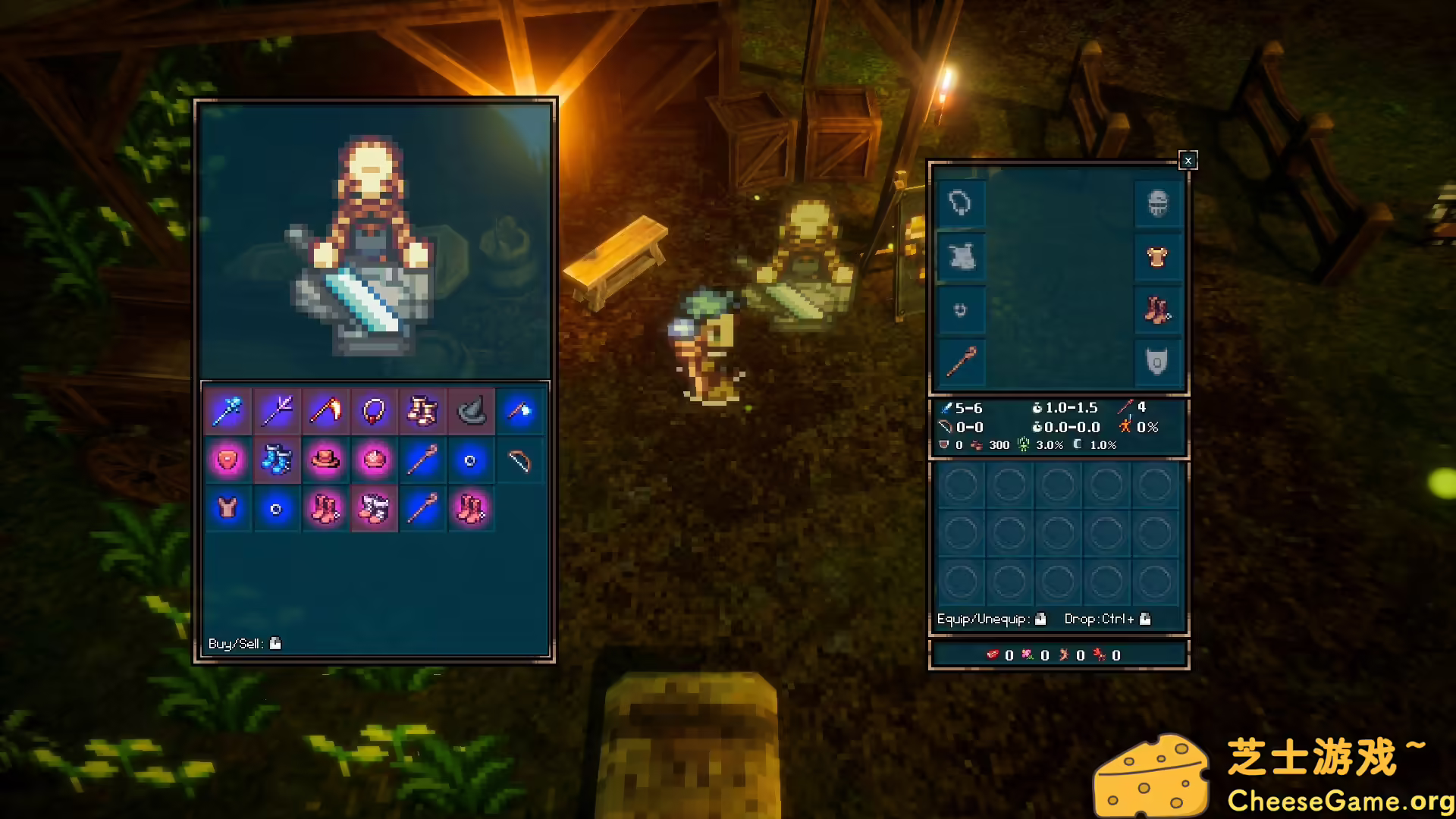The width and height of the screenshot is (1456, 819).
Task: Select the glowing blue boots shop item
Action: tap(277, 459)
